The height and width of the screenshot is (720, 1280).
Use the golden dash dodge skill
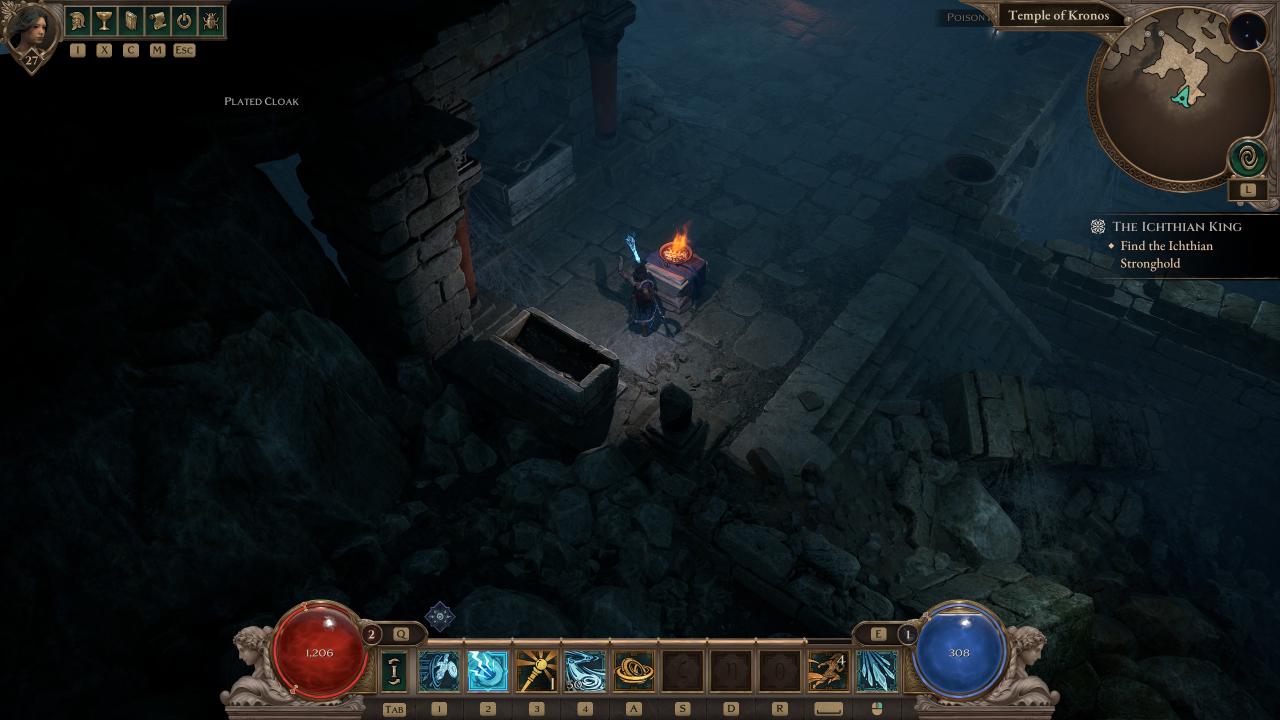pos(828,671)
